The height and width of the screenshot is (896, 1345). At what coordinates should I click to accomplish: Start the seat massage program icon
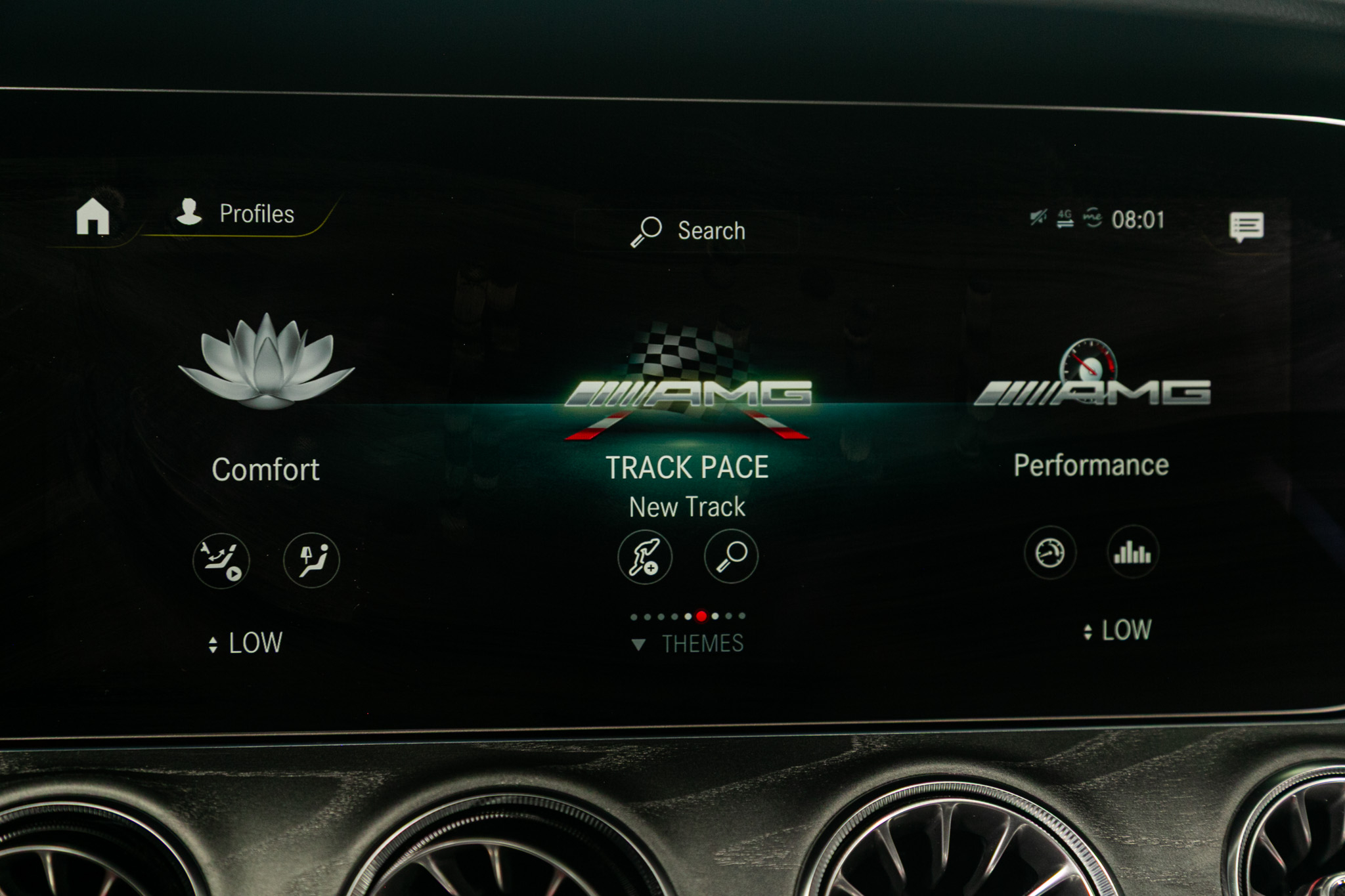coord(221,560)
